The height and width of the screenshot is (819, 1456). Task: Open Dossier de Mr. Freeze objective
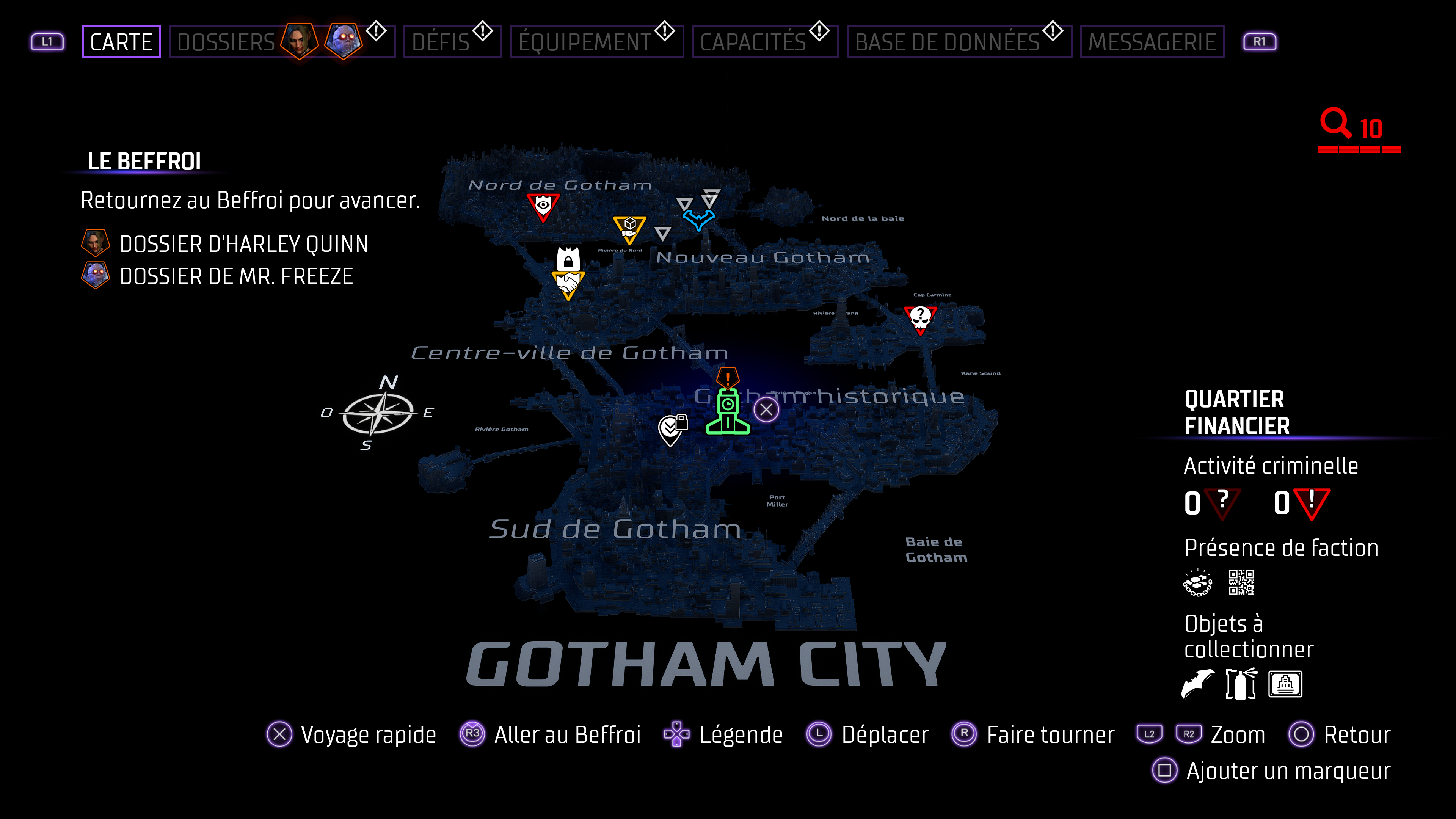[x=236, y=276]
